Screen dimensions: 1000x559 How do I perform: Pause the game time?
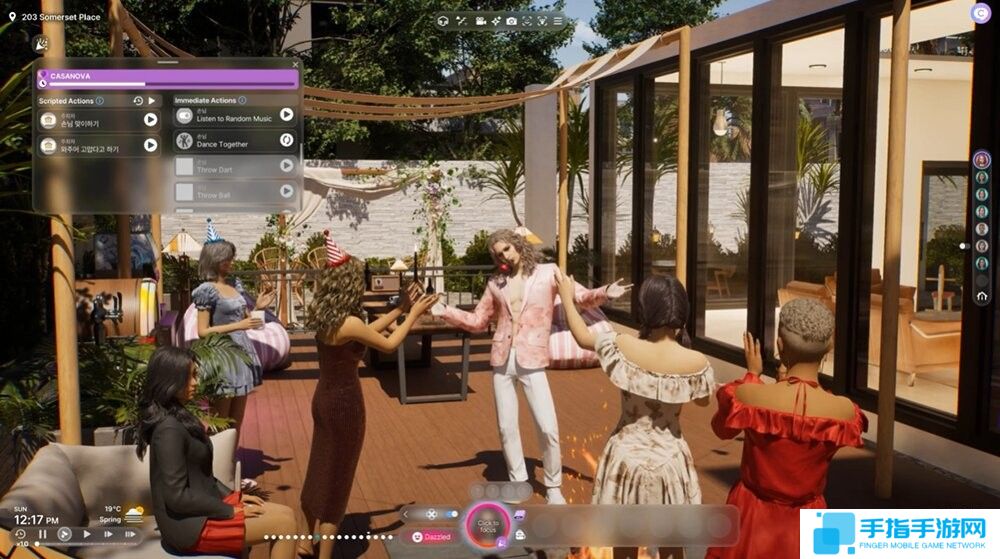tap(43, 535)
